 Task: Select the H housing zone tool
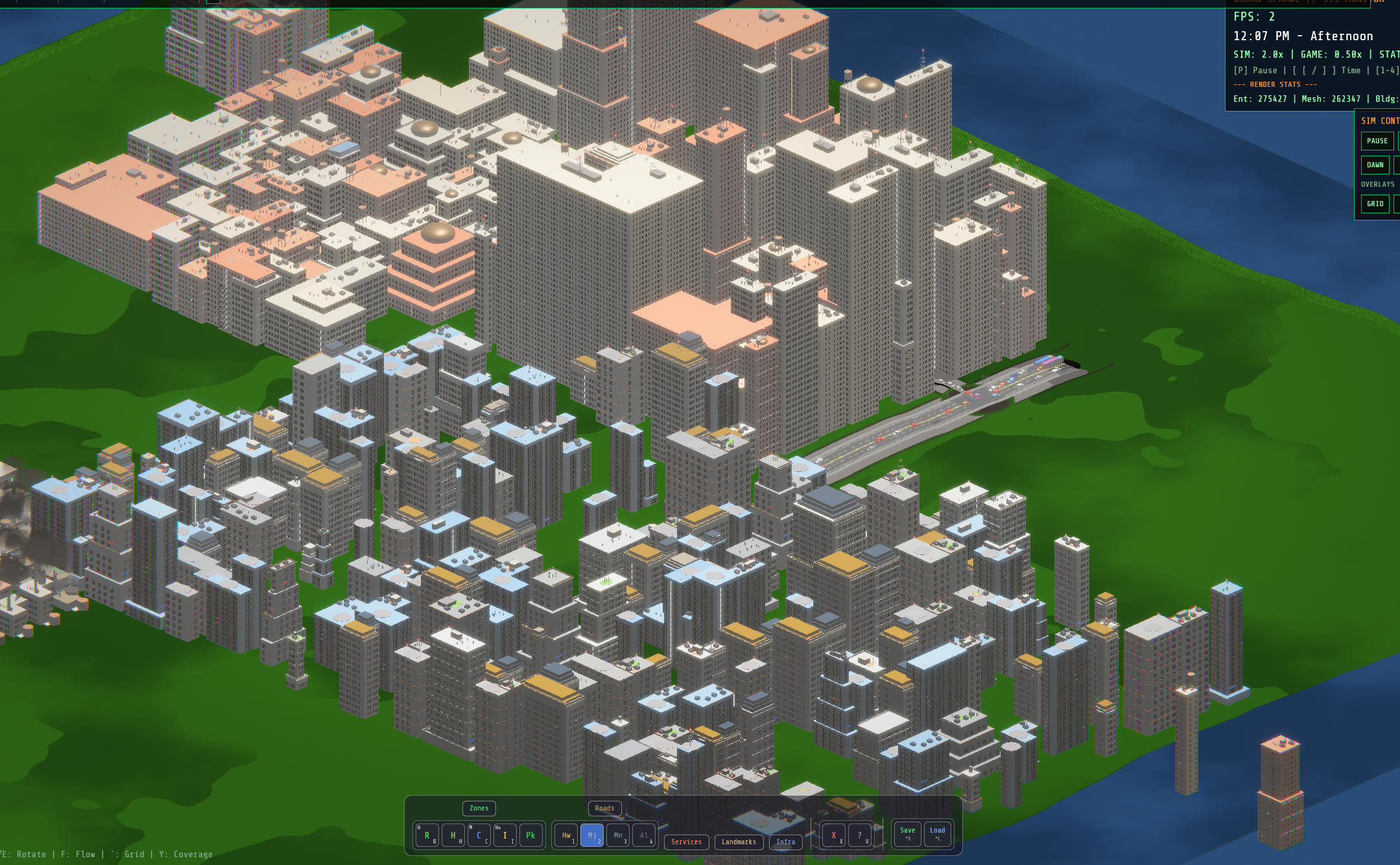453,836
